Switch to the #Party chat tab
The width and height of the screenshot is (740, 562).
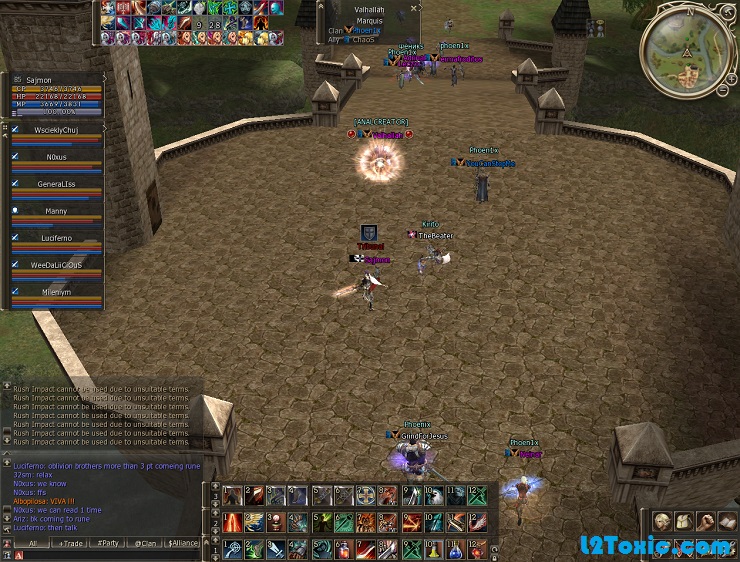click(x=108, y=543)
